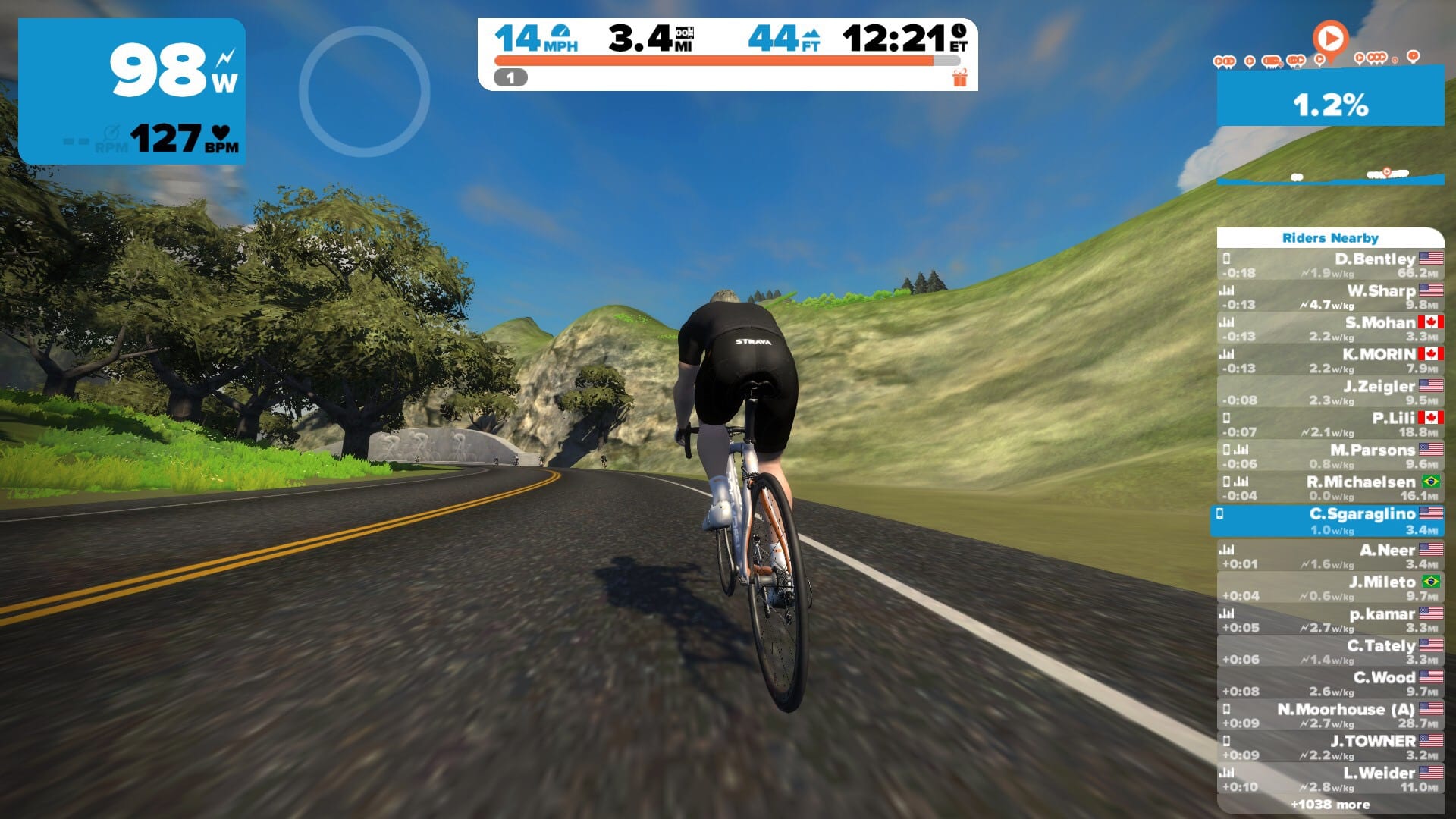The width and height of the screenshot is (1456, 819).
Task: Select p.kamar from the list
Action: (x=1330, y=620)
